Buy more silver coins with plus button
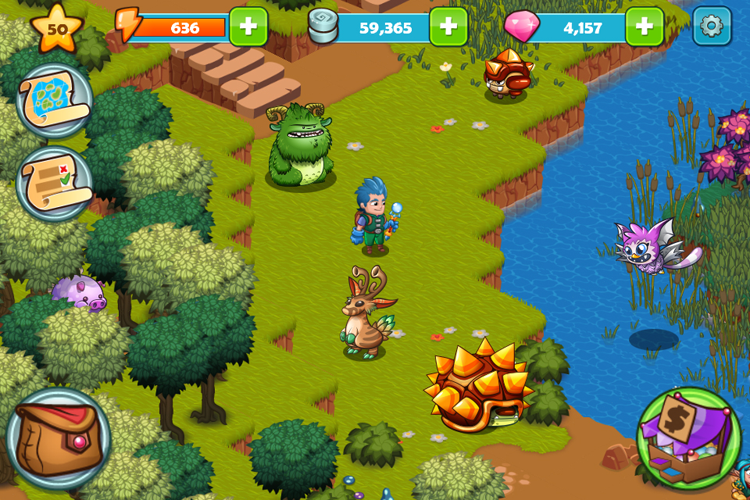750x500 pixels. pyautogui.click(x=448, y=27)
